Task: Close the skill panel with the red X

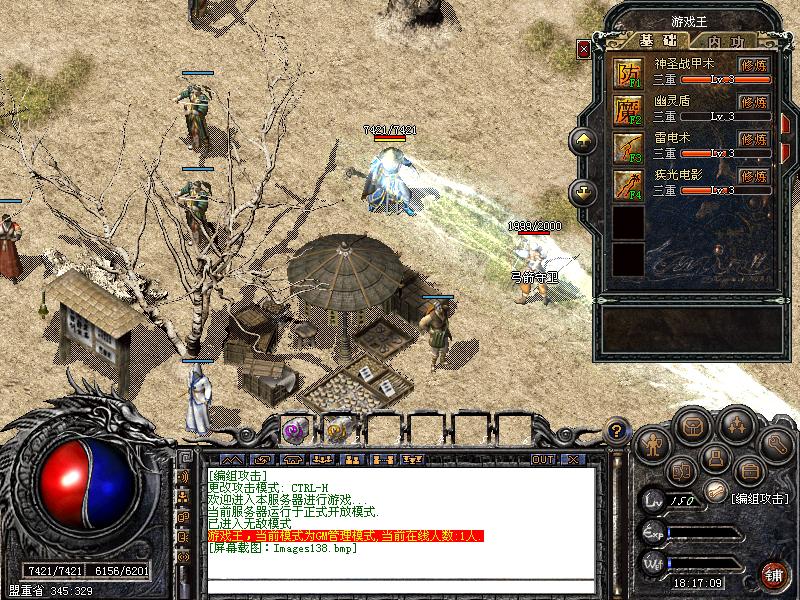Action: pos(584,47)
